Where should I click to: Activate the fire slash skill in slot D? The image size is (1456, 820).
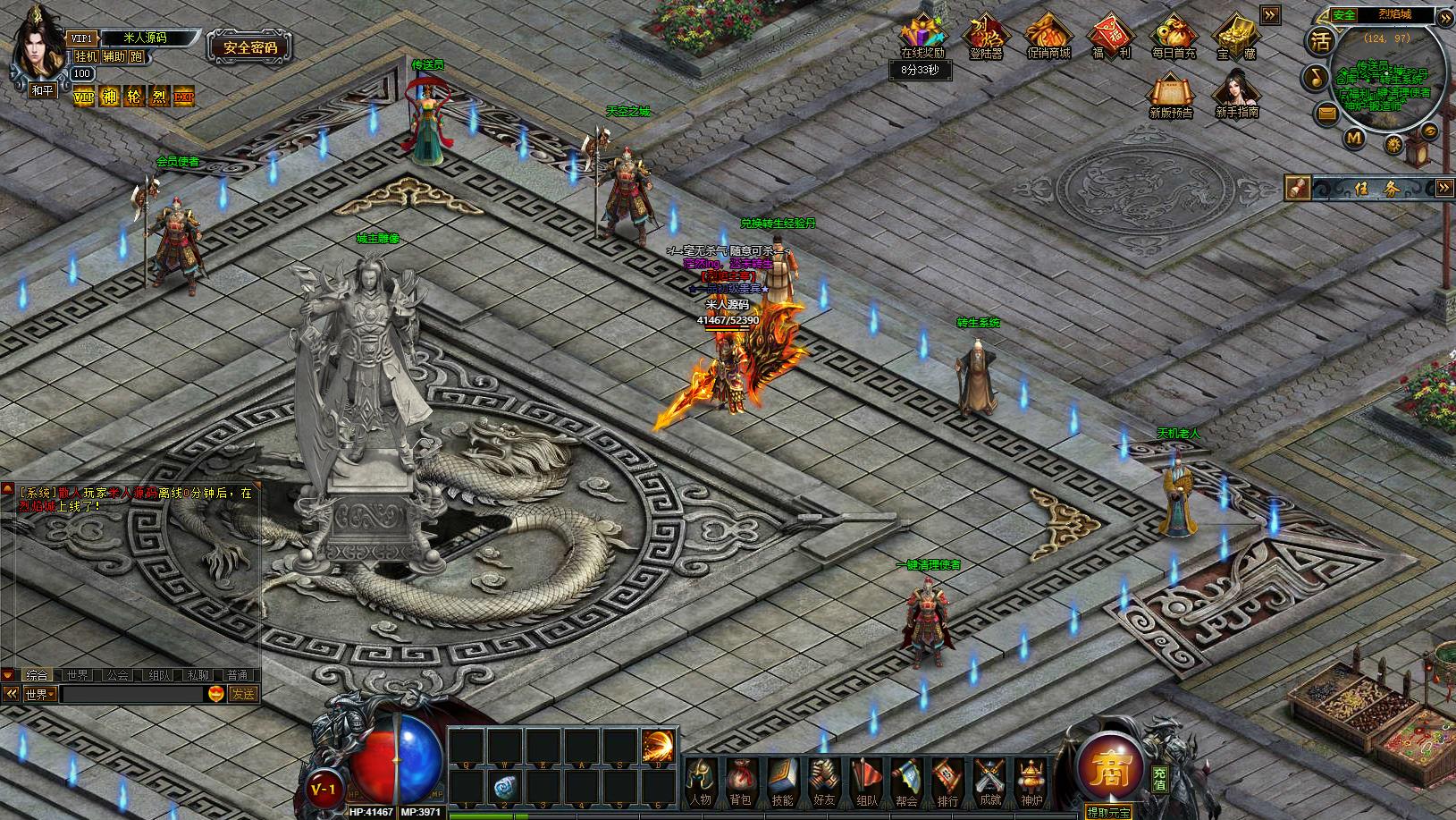point(659,746)
